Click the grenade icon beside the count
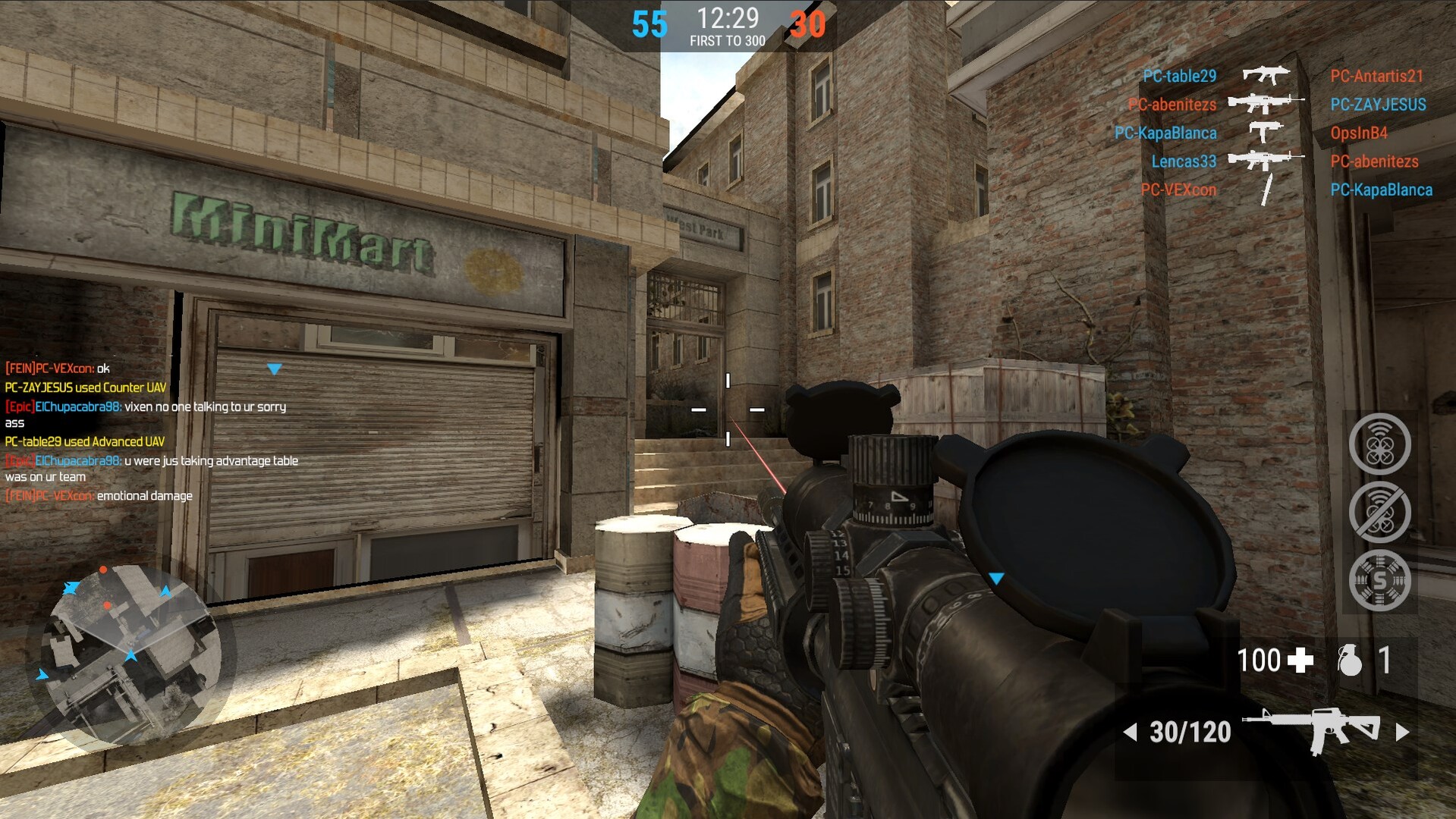1456x819 pixels. (x=1351, y=660)
